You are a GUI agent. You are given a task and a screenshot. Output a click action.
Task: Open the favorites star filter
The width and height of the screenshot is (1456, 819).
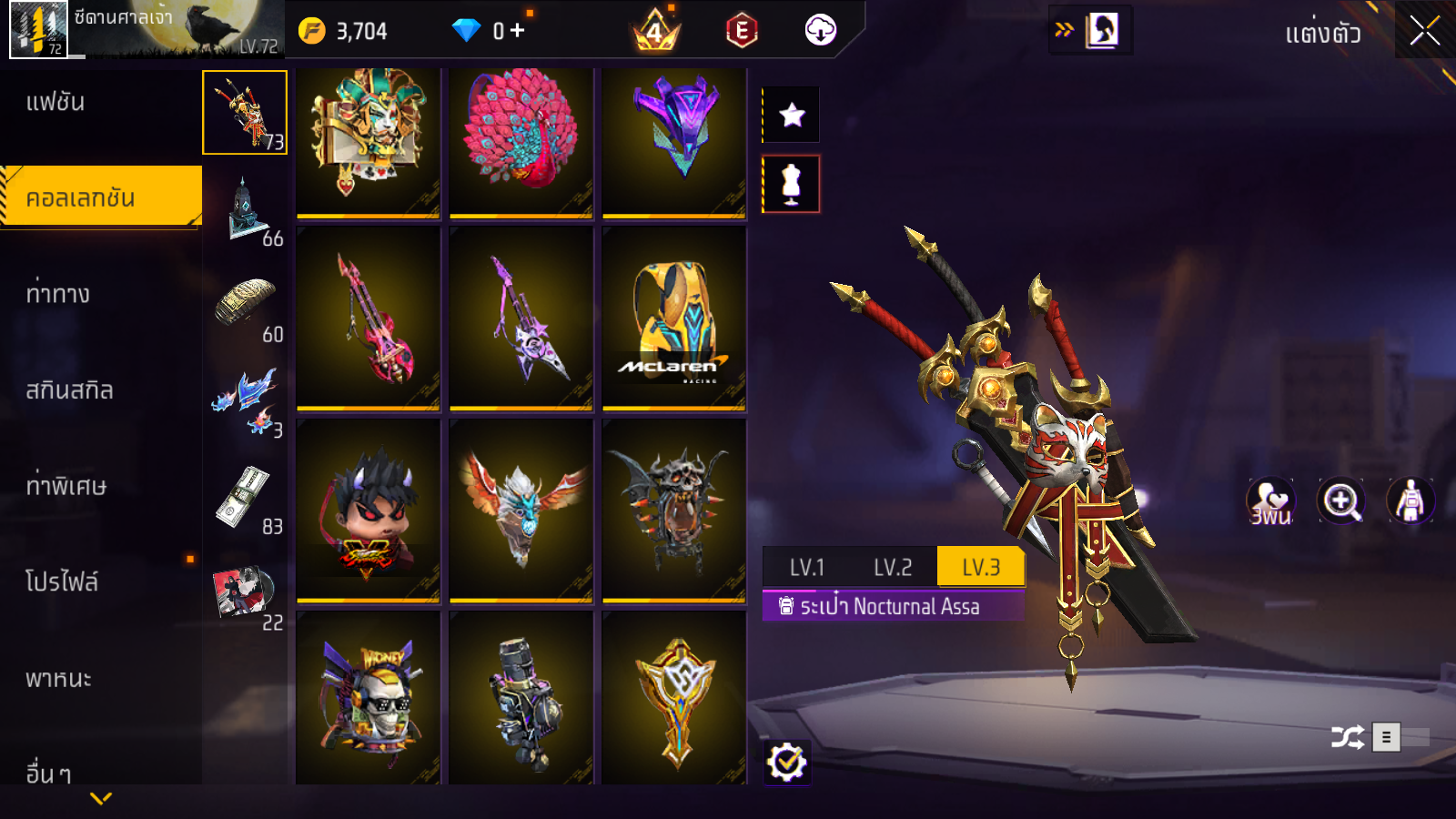pyautogui.click(x=792, y=115)
